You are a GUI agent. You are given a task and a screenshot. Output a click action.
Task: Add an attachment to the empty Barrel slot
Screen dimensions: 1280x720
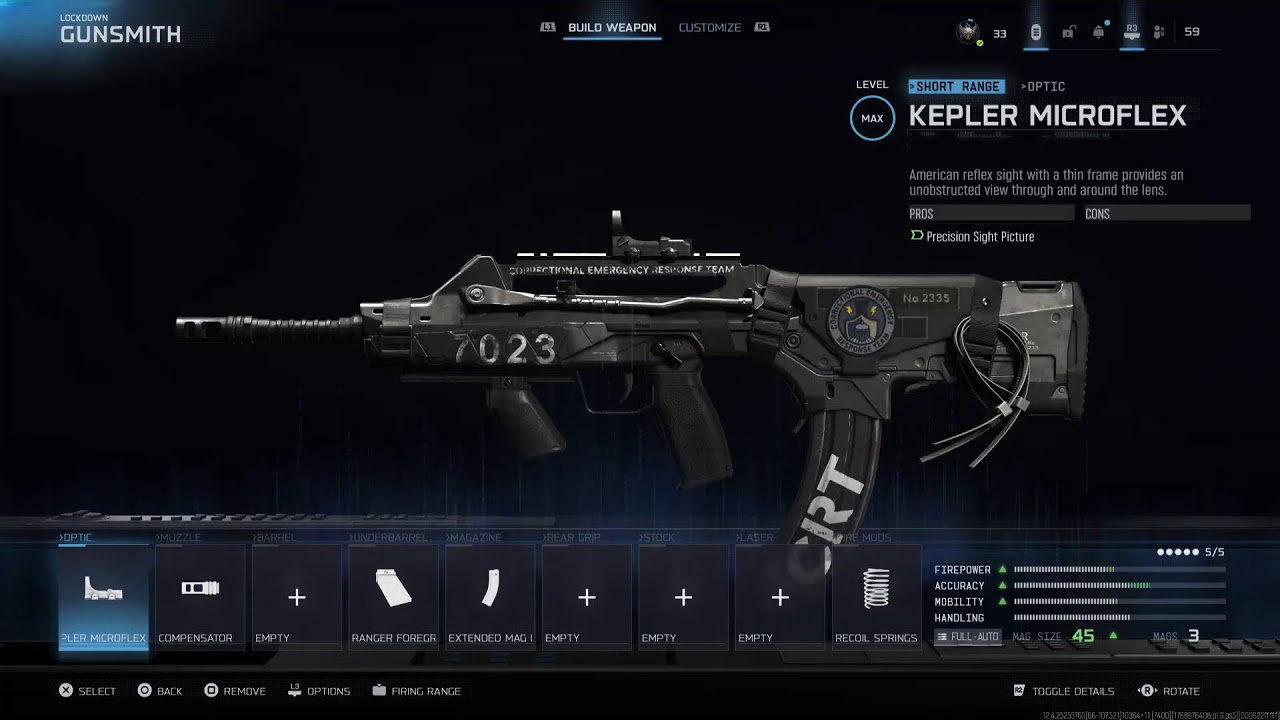click(x=296, y=597)
